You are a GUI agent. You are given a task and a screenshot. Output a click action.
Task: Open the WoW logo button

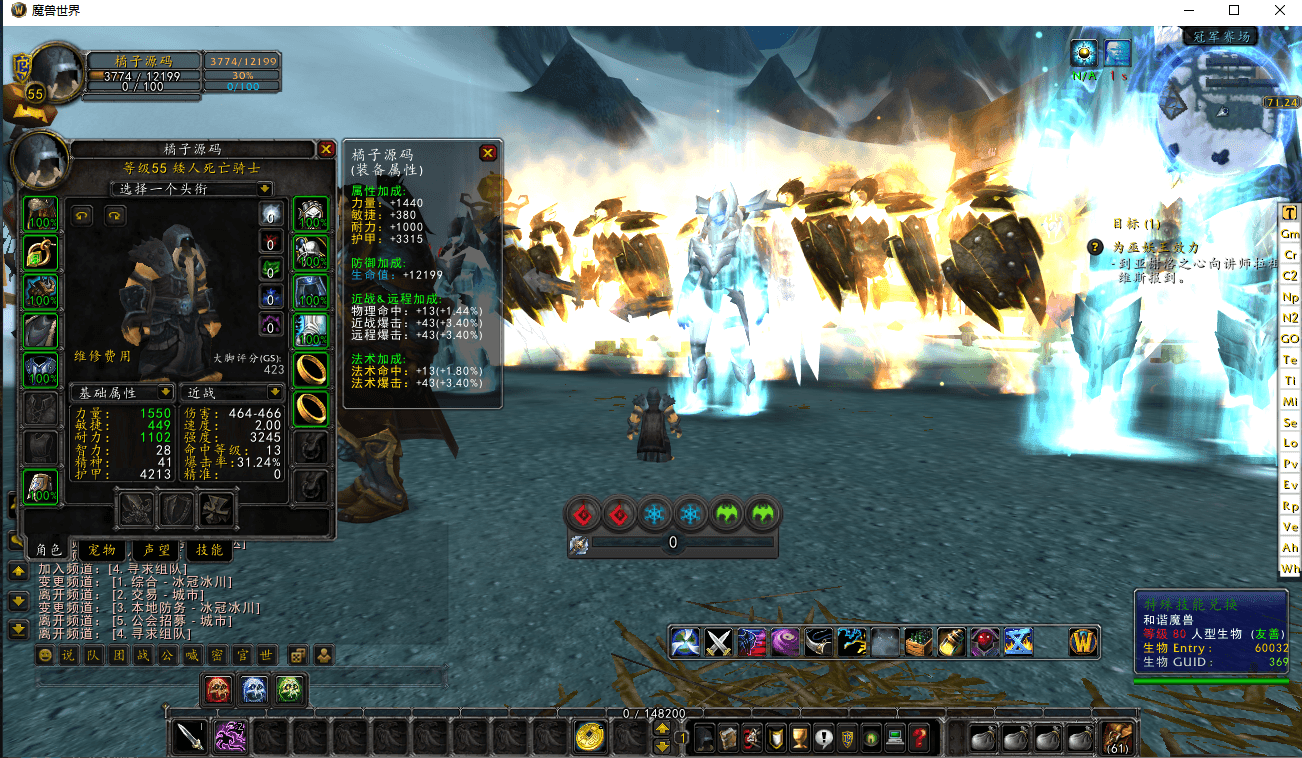(1084, 641)
